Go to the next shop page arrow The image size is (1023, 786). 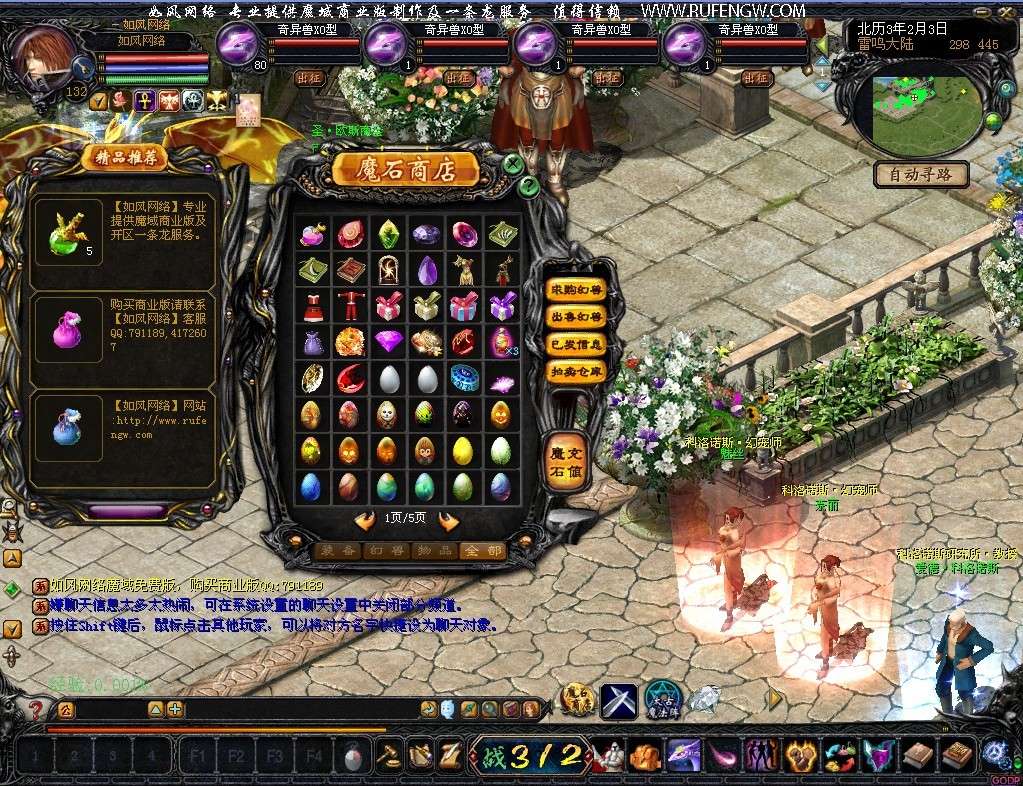[x=448, y=520]
